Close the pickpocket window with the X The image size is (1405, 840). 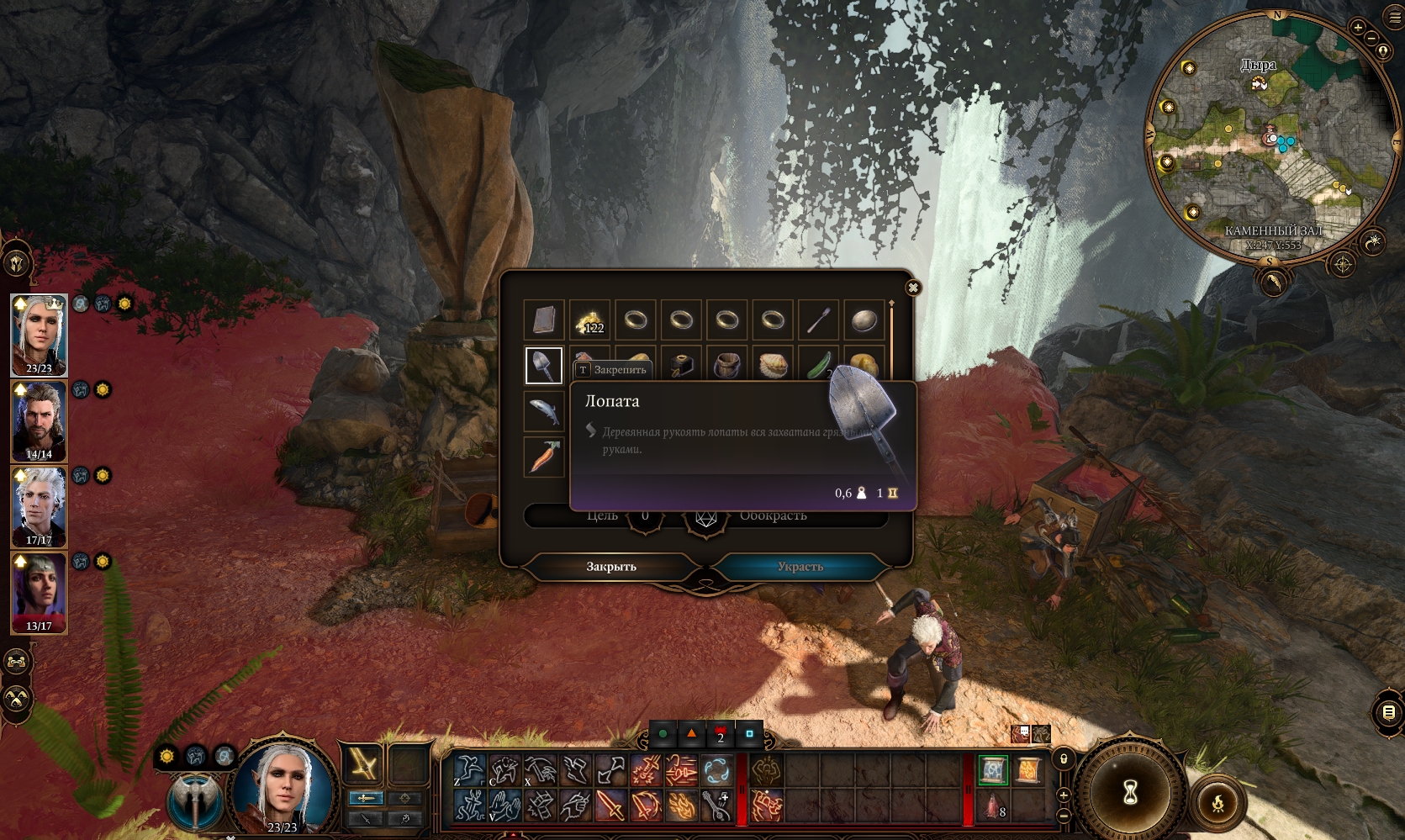[x=912, y=288]
